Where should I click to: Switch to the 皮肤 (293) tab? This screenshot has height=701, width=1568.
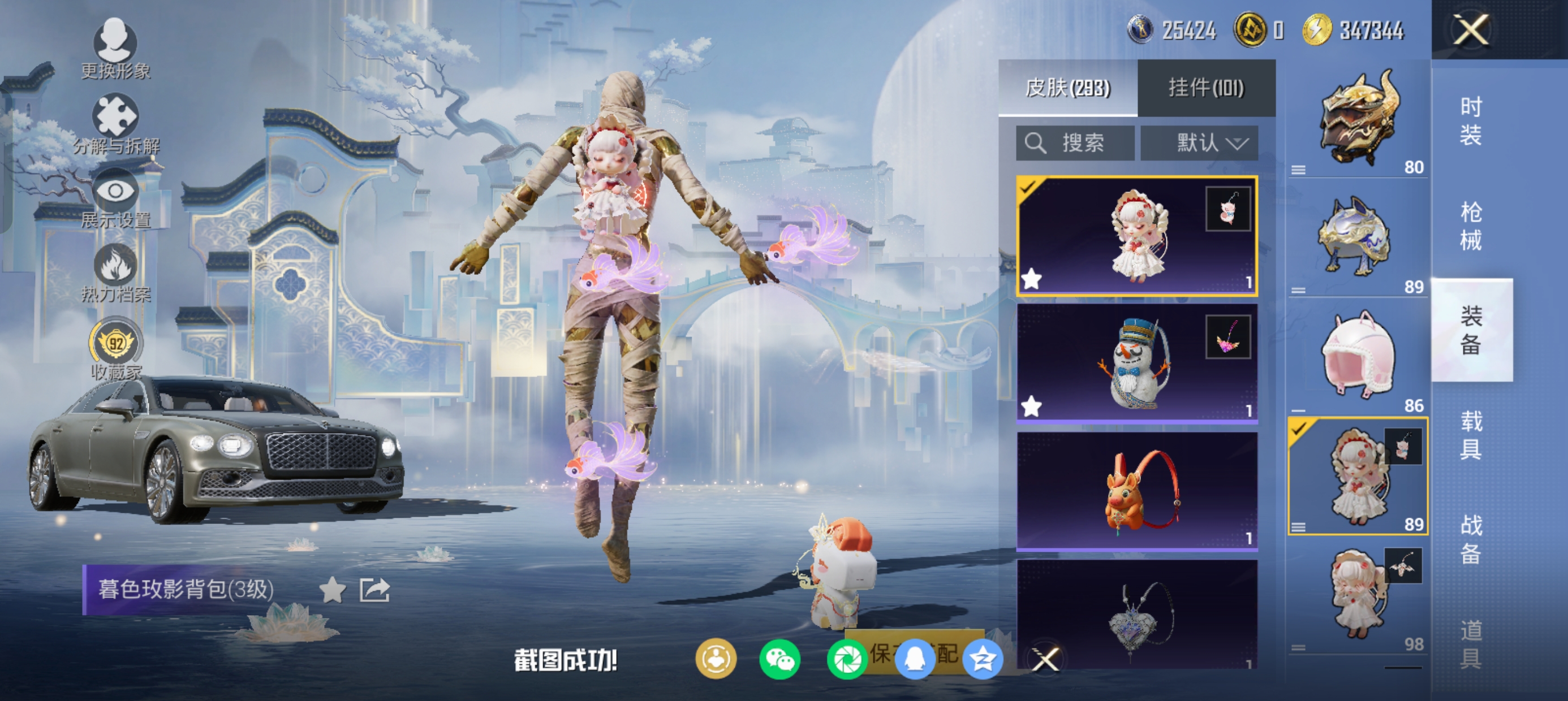pyautogui.click(x=1067, y=88)
